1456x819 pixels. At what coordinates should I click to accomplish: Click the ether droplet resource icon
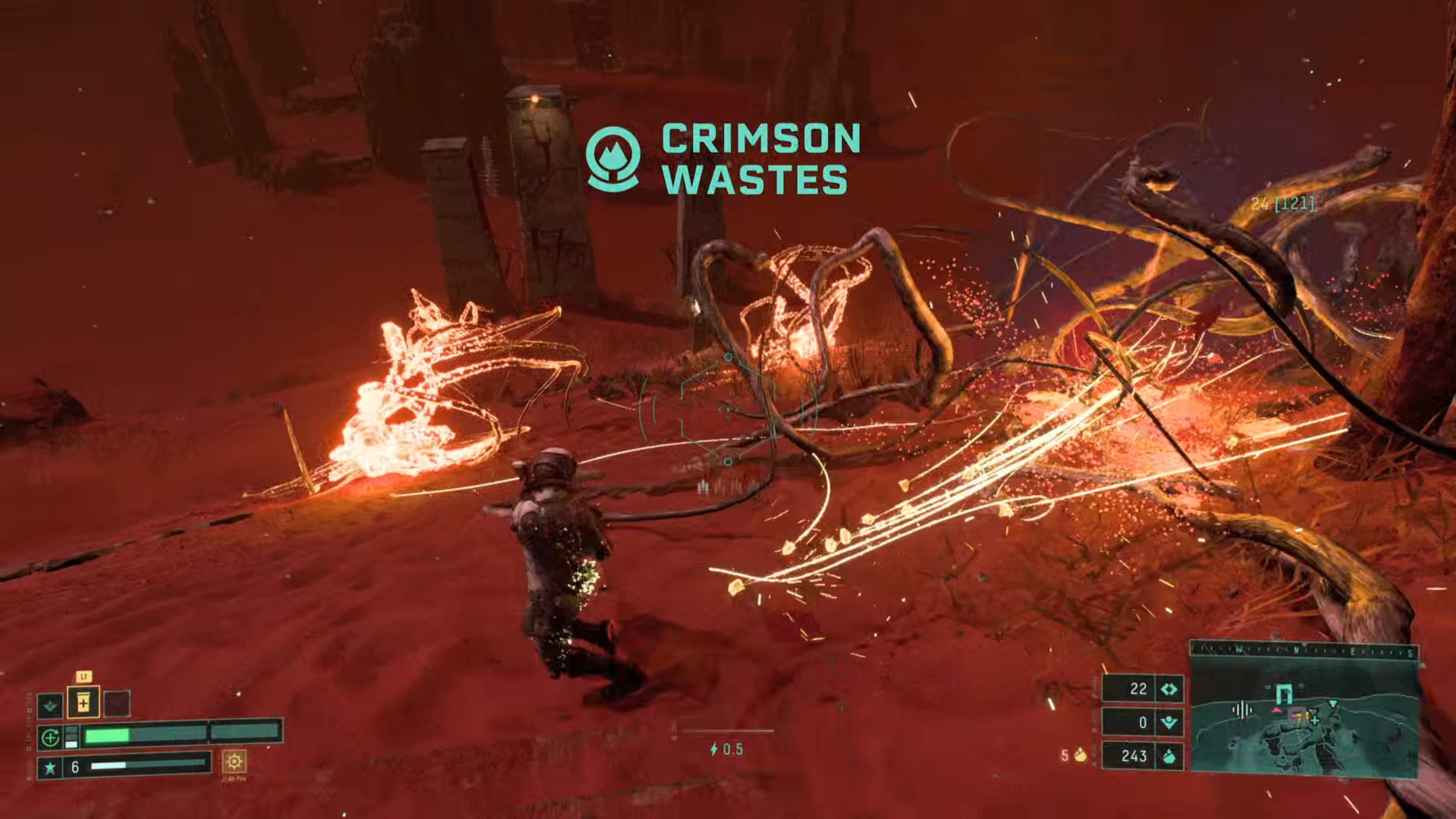point(1169,756)
